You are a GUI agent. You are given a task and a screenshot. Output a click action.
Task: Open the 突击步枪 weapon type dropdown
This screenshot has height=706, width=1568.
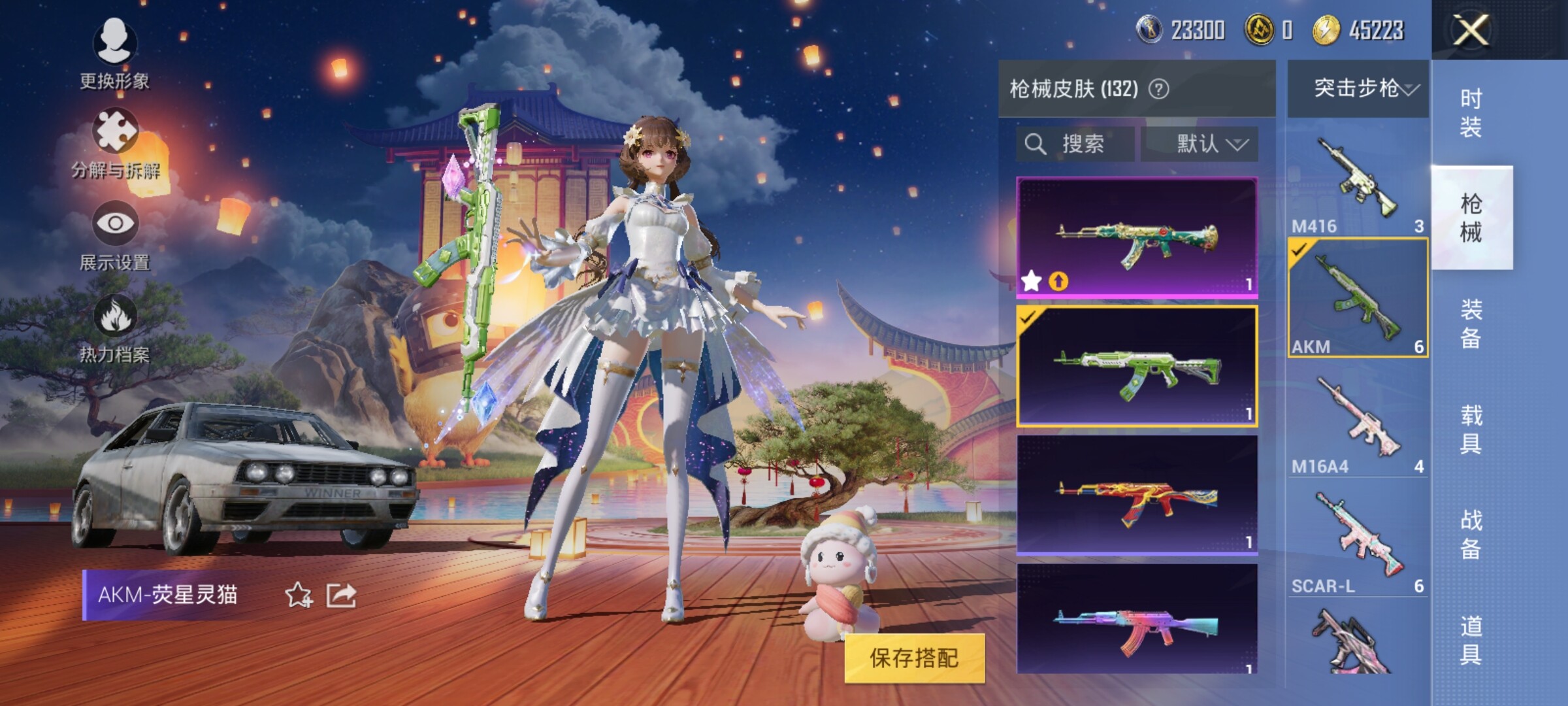pyautogui.click(x=1358, y=88)
